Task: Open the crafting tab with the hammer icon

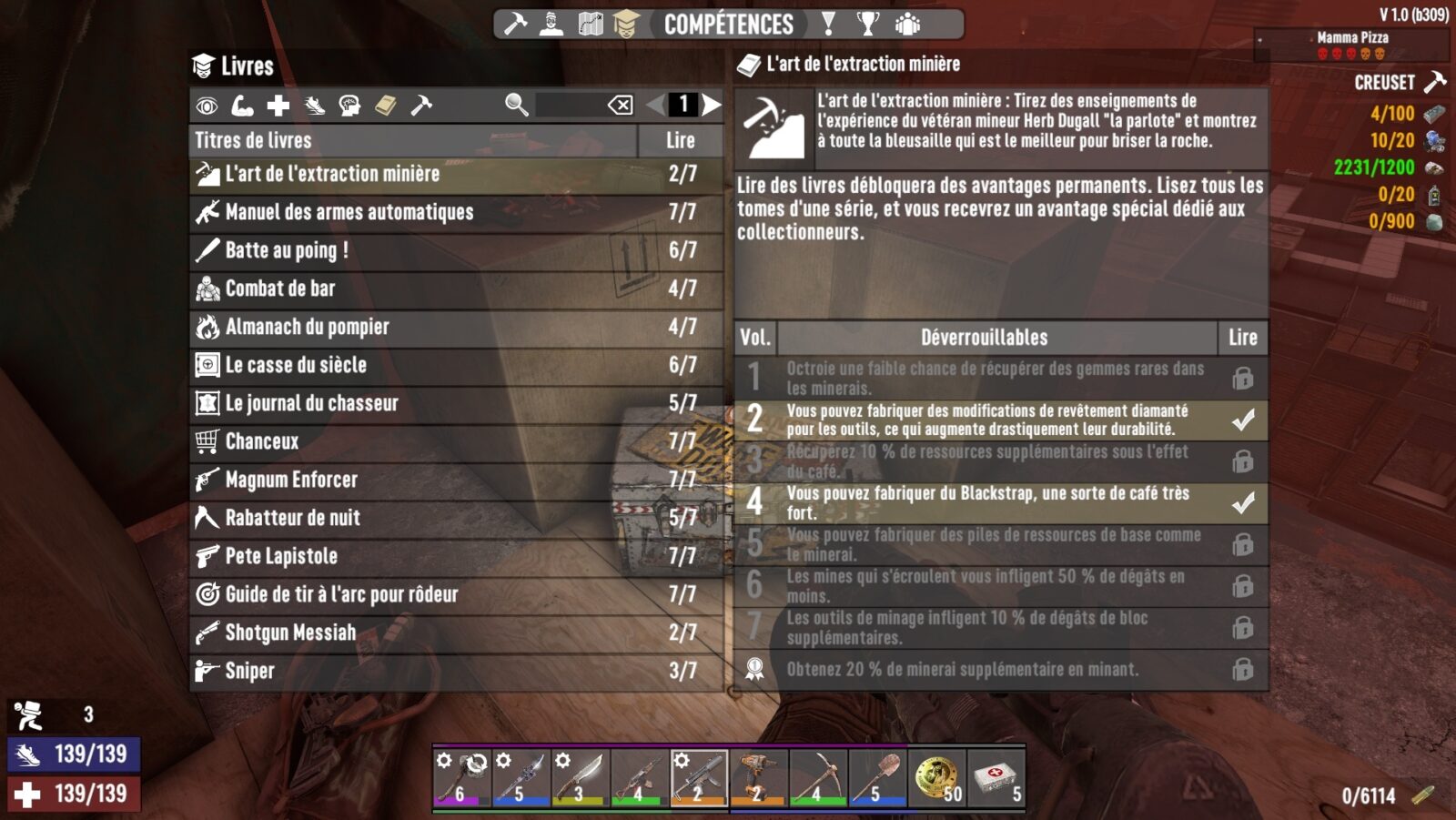Action: pos(516,24)
